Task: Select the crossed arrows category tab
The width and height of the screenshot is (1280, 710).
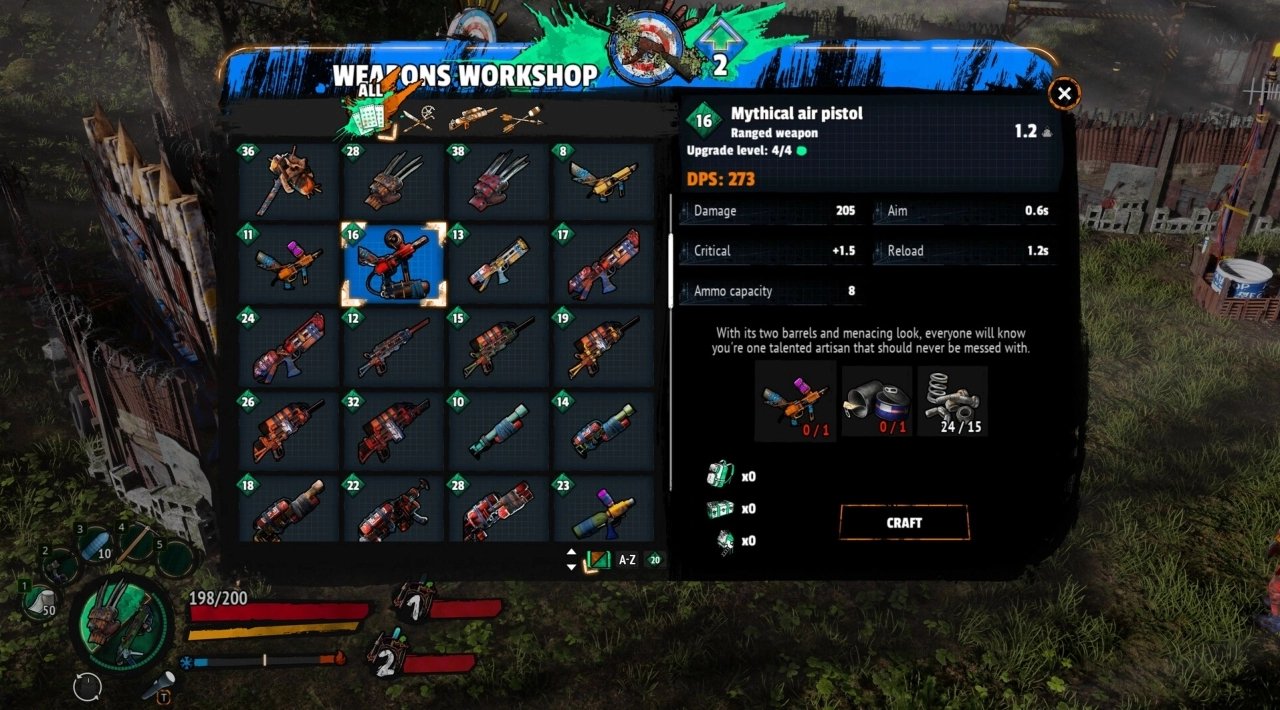Action: tap(522, 119)
